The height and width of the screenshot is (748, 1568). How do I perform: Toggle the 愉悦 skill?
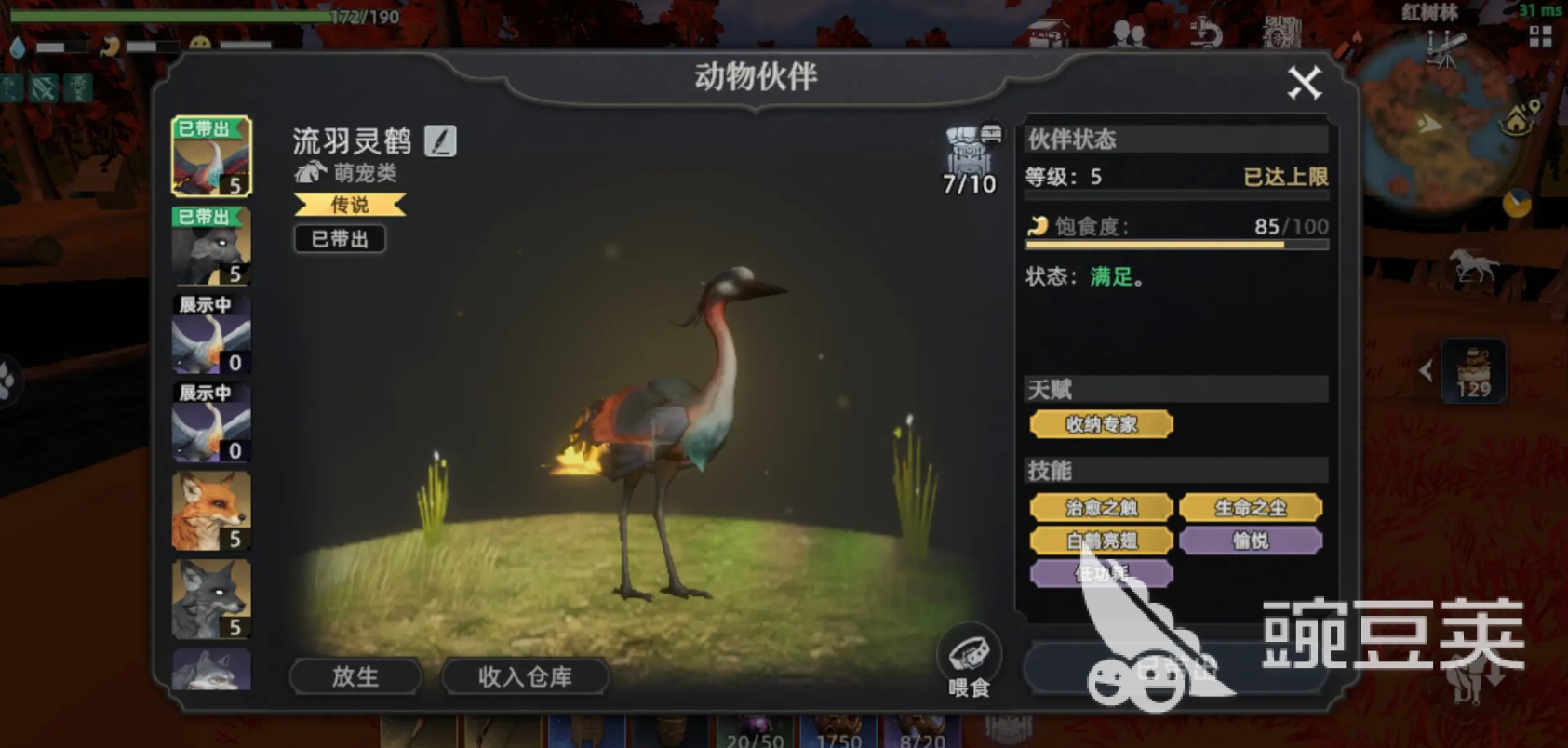1252,540
